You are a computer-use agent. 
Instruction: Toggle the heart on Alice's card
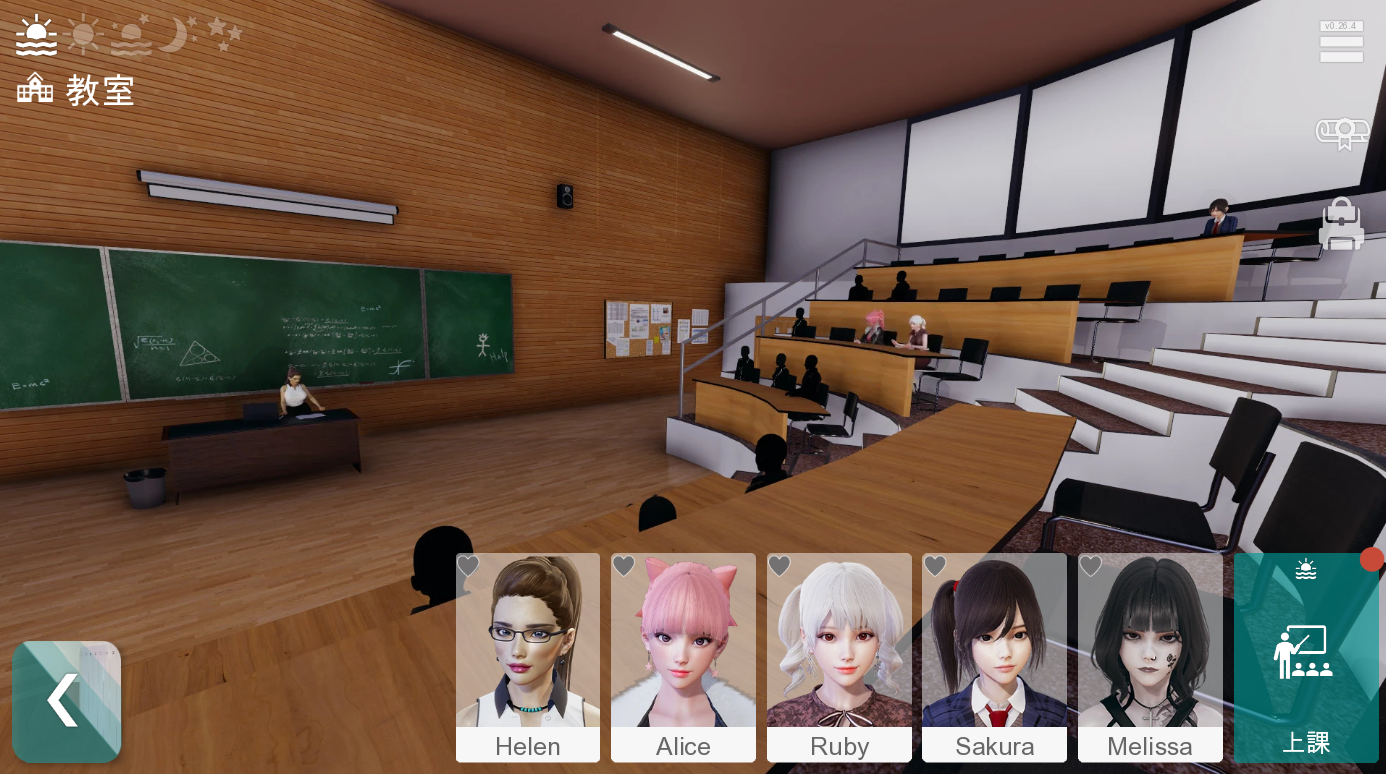coord(624,566)
